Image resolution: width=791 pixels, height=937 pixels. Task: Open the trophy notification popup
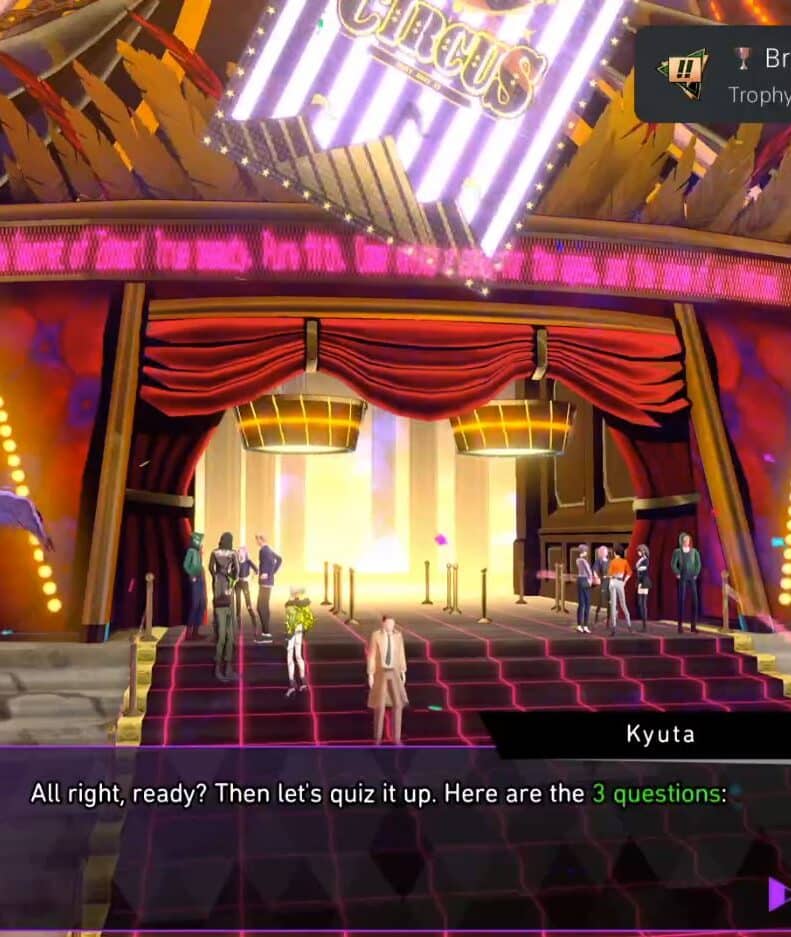713,74
